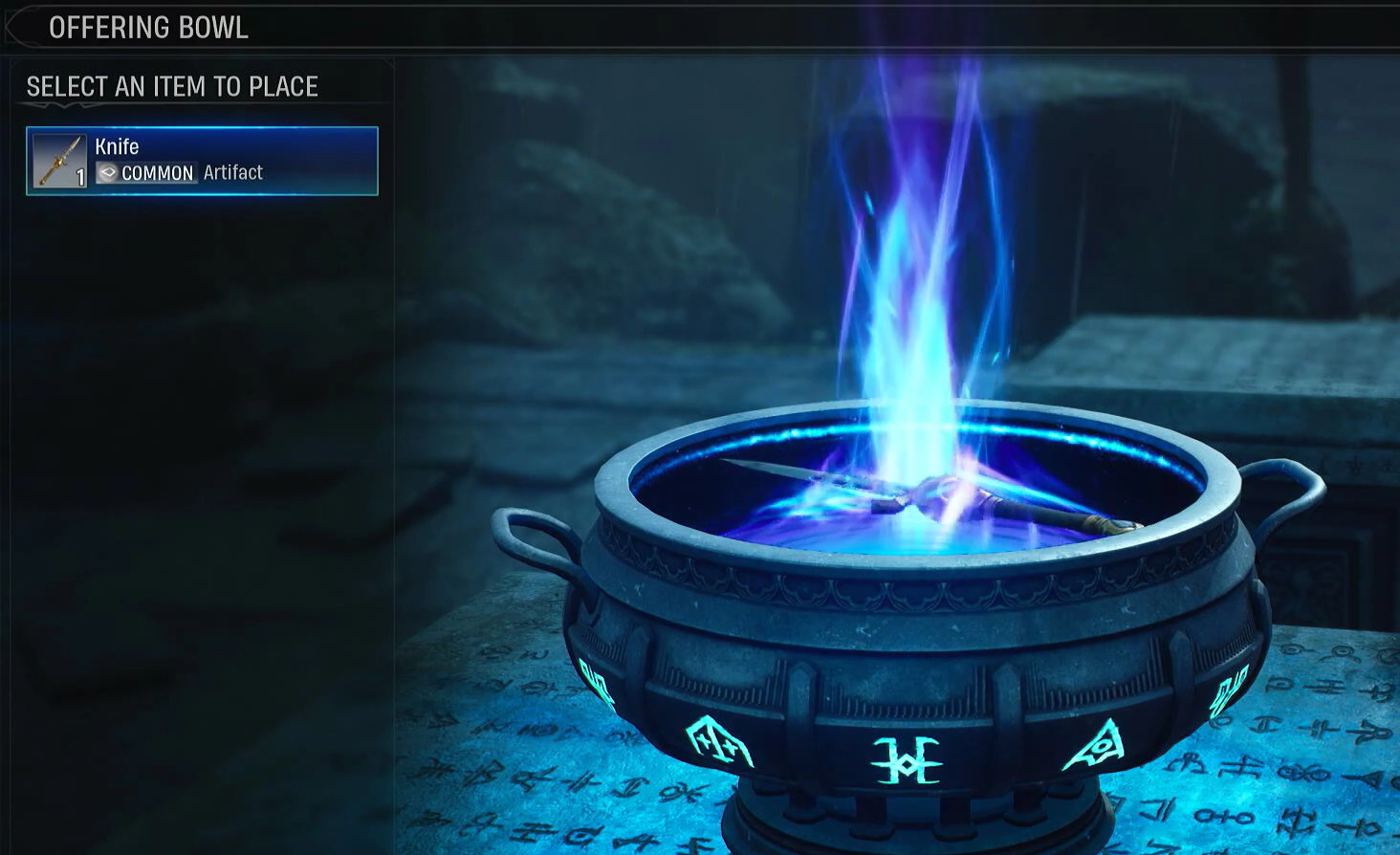Click the bowl's pedestal base

(908, 822)
